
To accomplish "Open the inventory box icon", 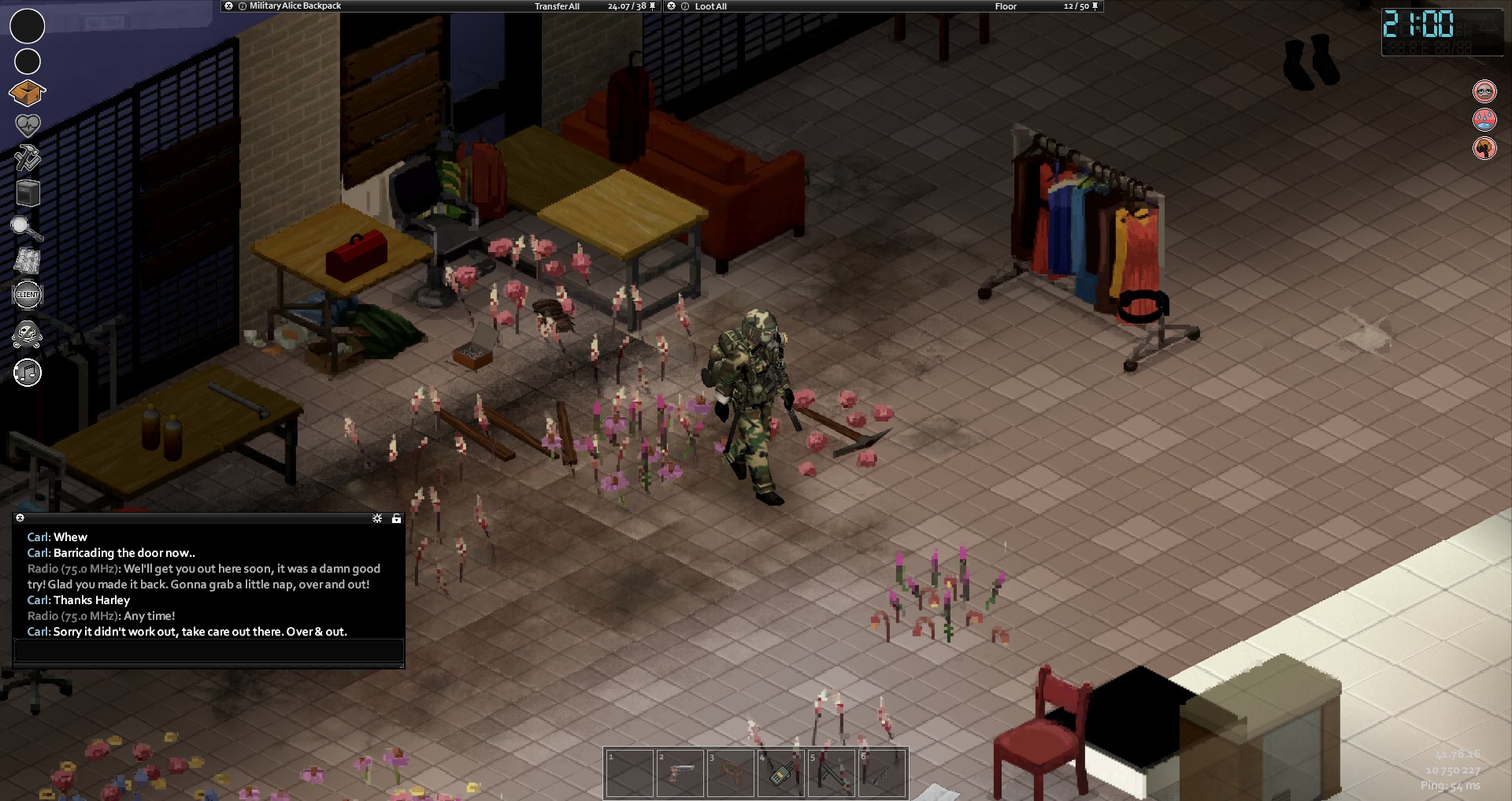I will 28,93.
